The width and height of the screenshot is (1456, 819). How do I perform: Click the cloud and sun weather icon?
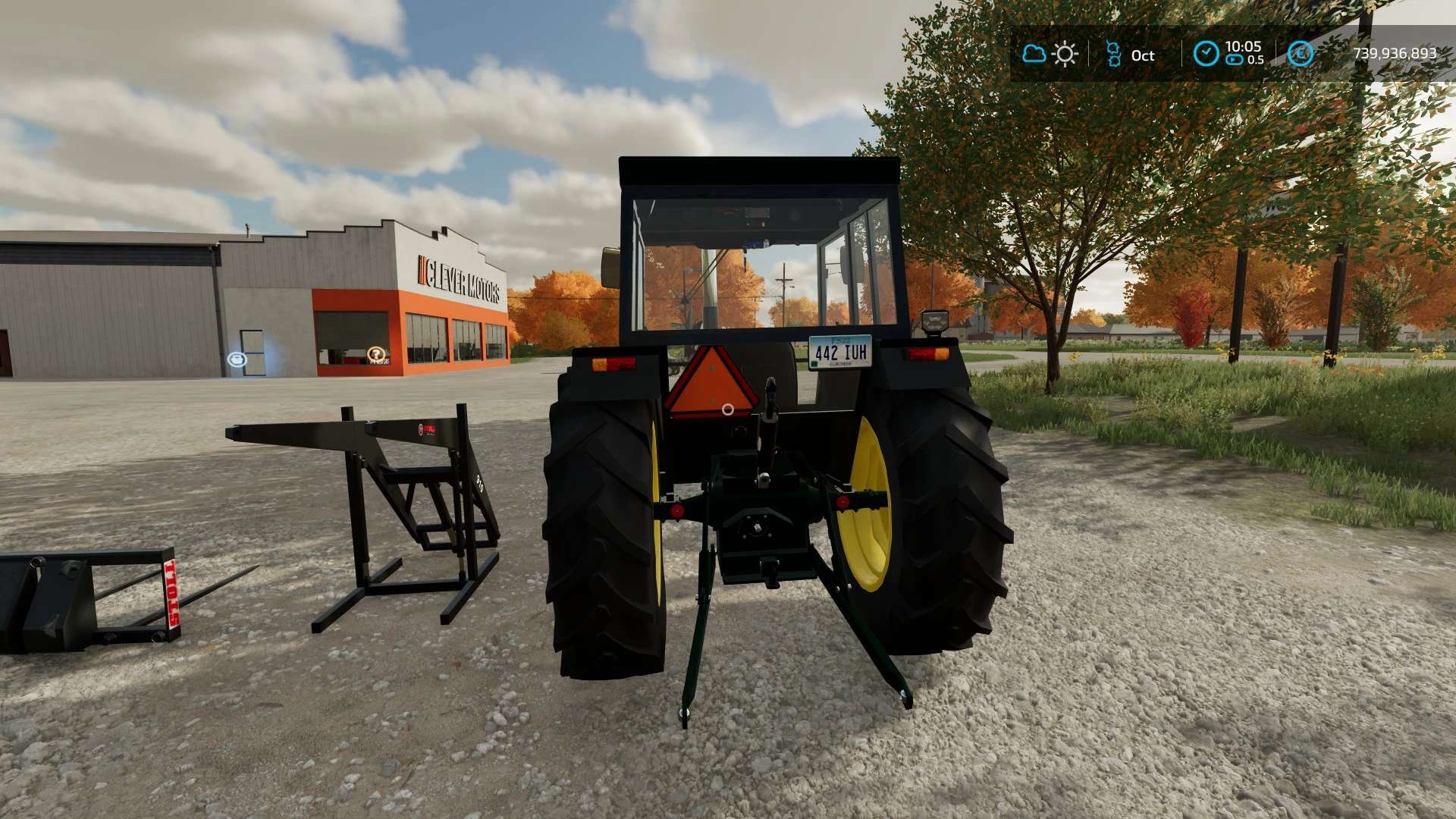1050,54
